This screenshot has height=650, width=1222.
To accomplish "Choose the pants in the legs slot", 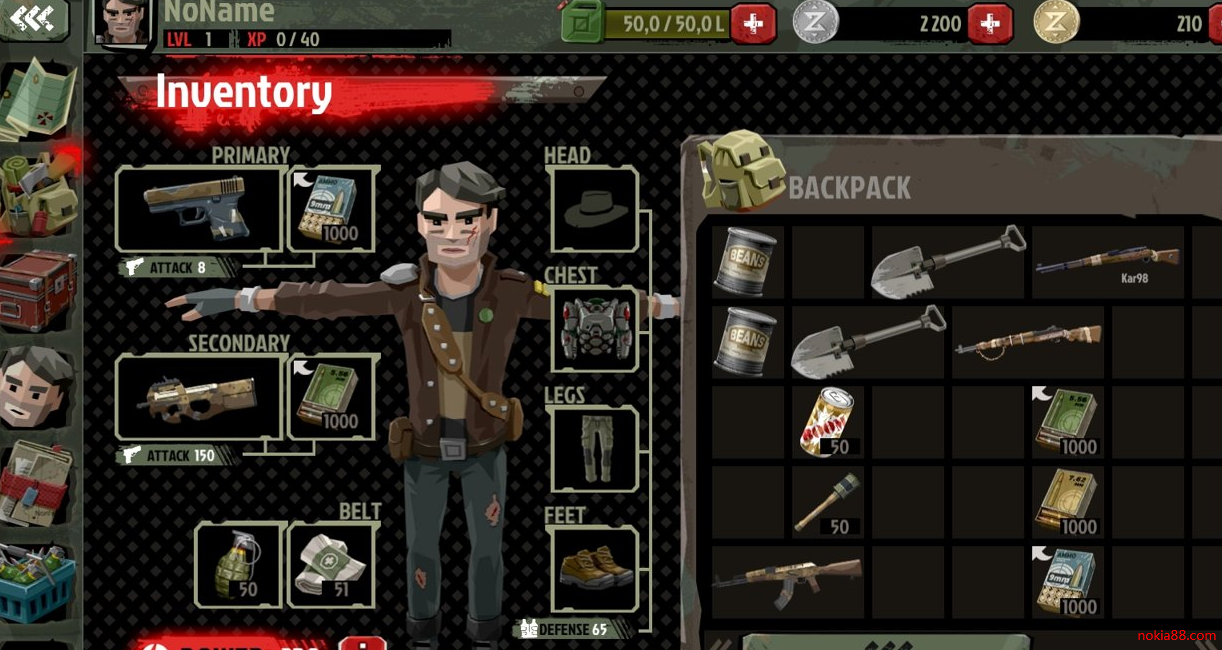I will pos(593,448).
